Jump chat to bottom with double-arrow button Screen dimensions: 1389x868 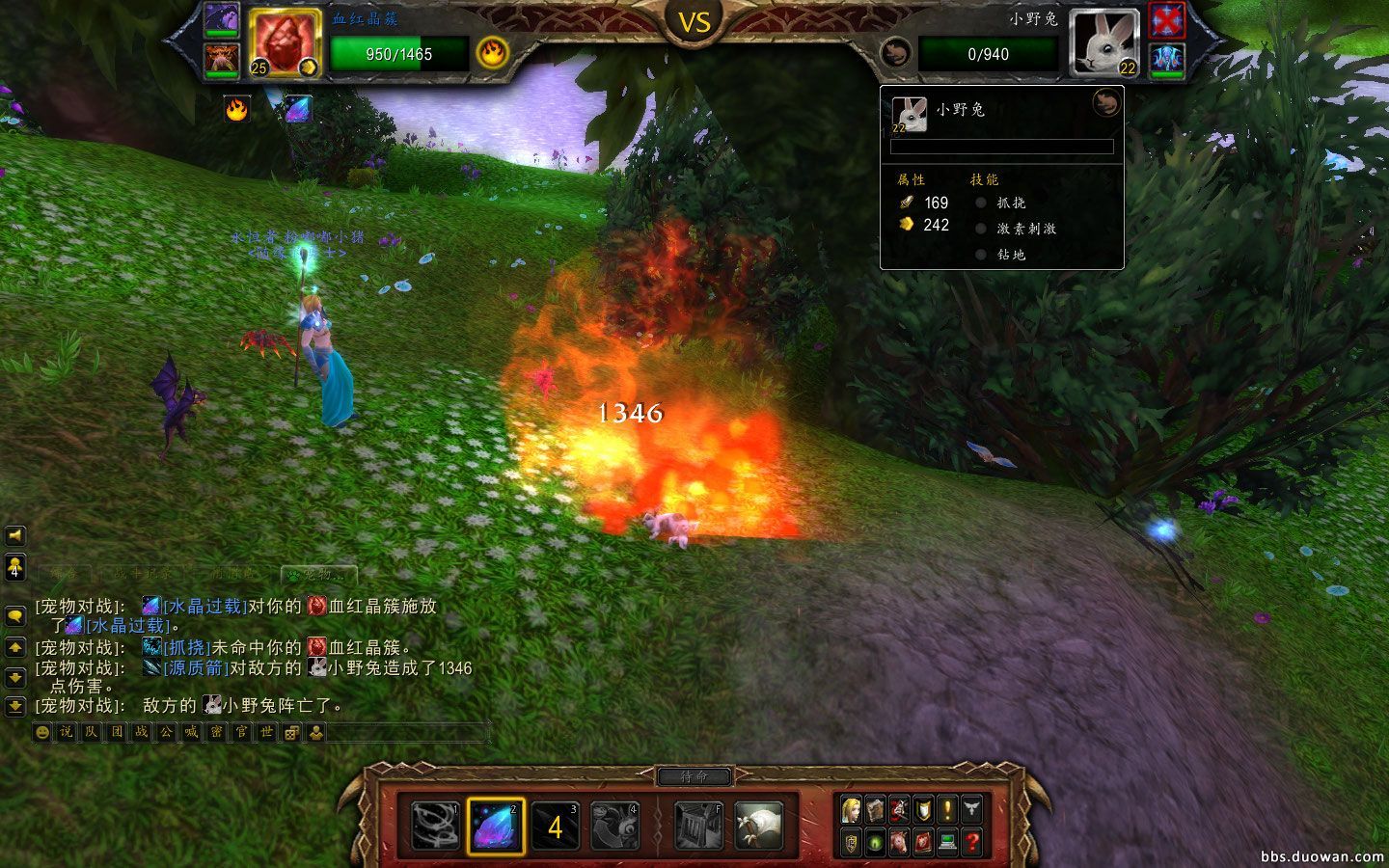(x=14, y=707)
